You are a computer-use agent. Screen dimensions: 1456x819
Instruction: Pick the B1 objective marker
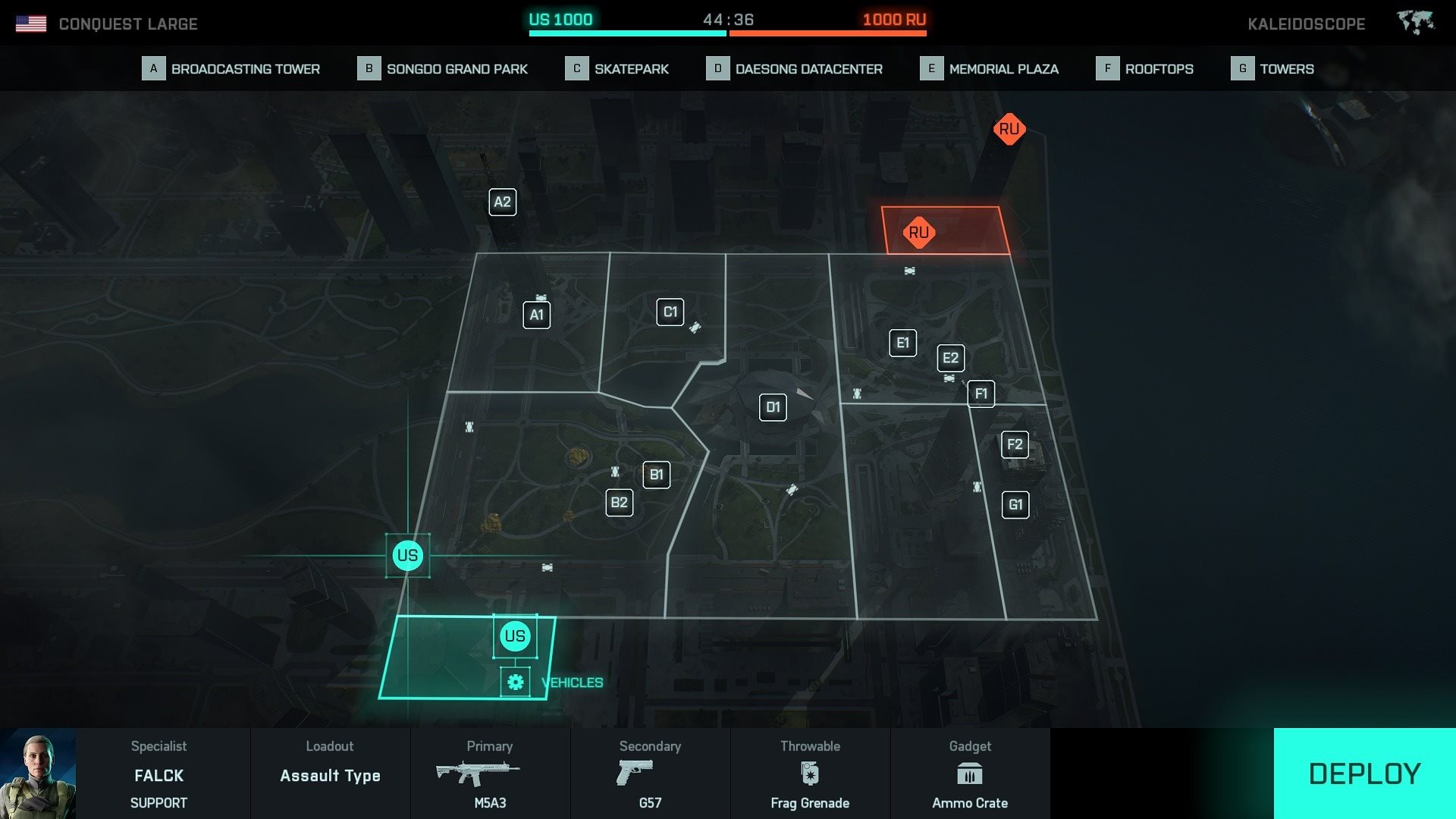tap(656, 475)
